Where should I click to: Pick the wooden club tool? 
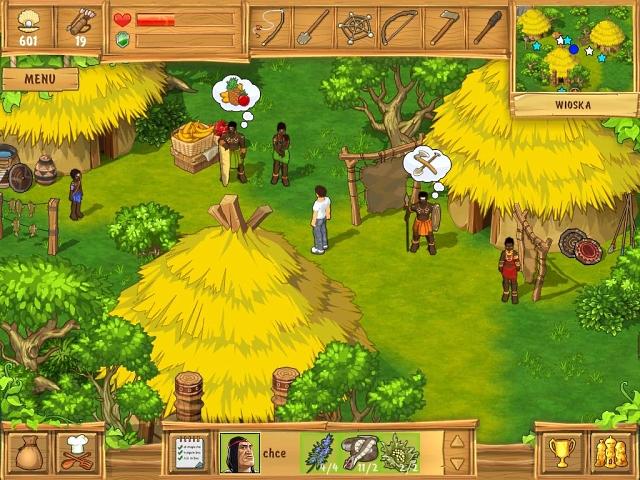tap(487, 27)
